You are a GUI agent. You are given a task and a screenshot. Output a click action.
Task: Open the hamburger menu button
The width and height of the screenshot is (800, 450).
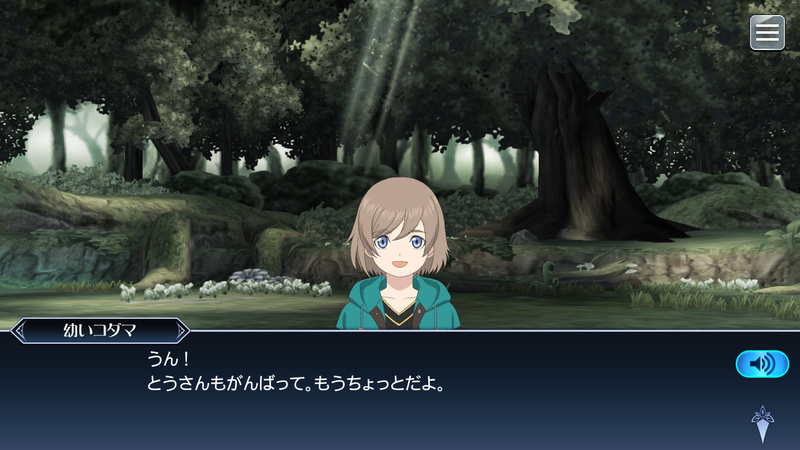coord(767,33)
